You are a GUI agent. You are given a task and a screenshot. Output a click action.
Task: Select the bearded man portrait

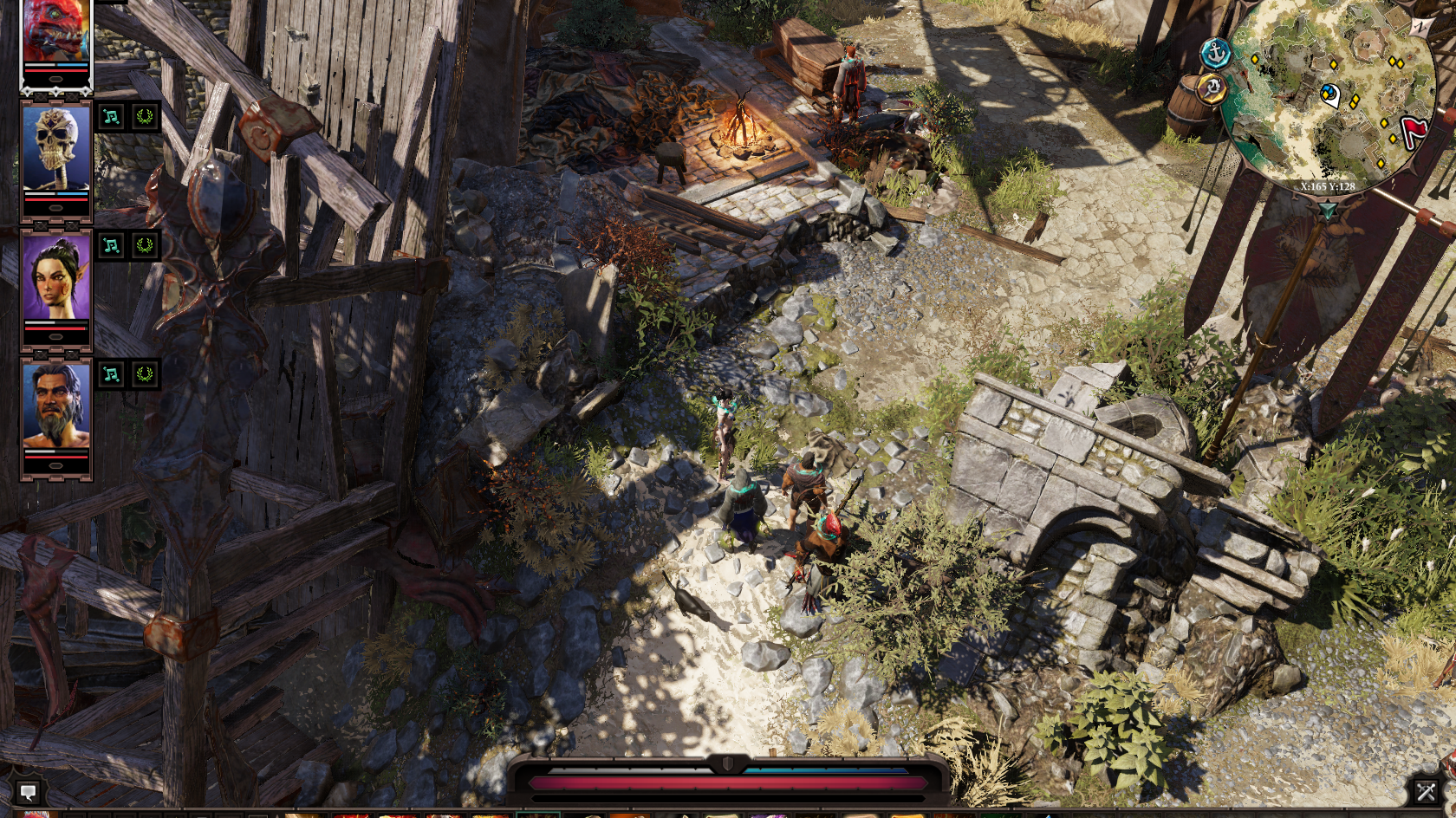[x=55, y=406]
